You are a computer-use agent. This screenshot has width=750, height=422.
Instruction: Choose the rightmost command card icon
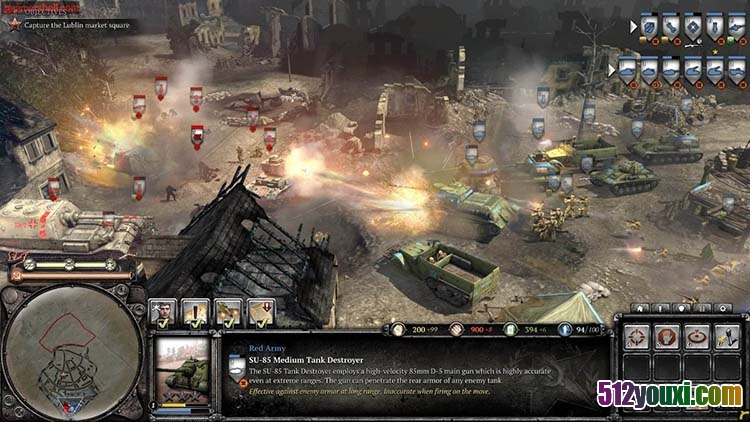[x=727, y=337]
